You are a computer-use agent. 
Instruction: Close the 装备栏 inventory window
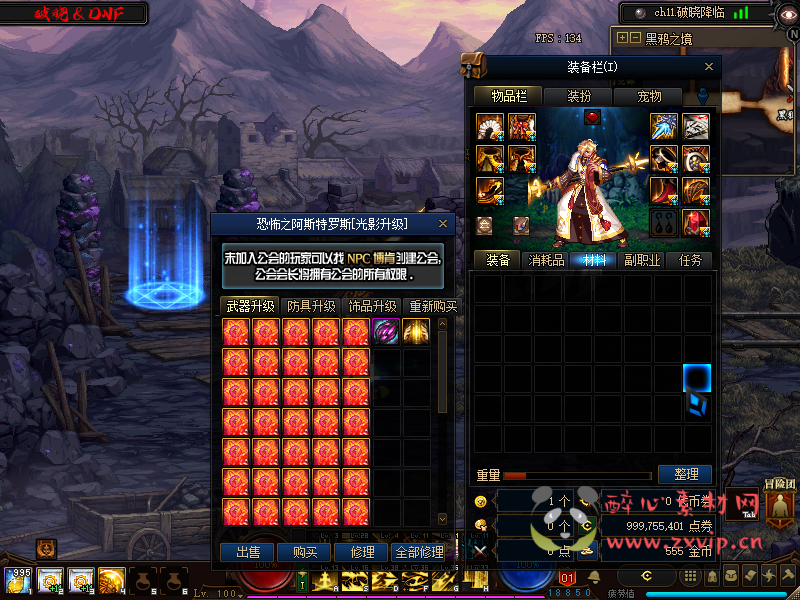[710, 66]
